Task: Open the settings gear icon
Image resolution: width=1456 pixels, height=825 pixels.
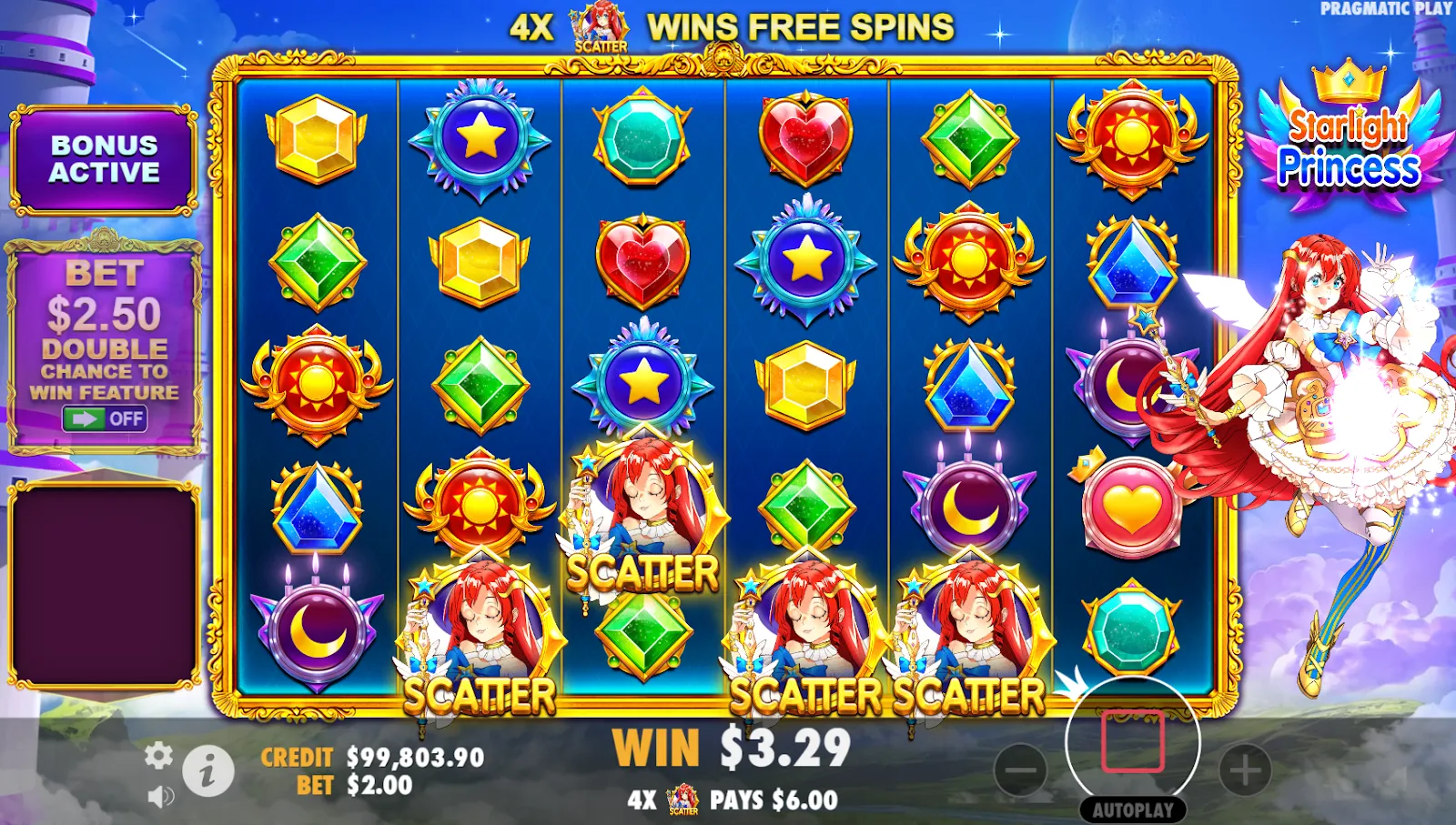Action: tap(158, 753)
